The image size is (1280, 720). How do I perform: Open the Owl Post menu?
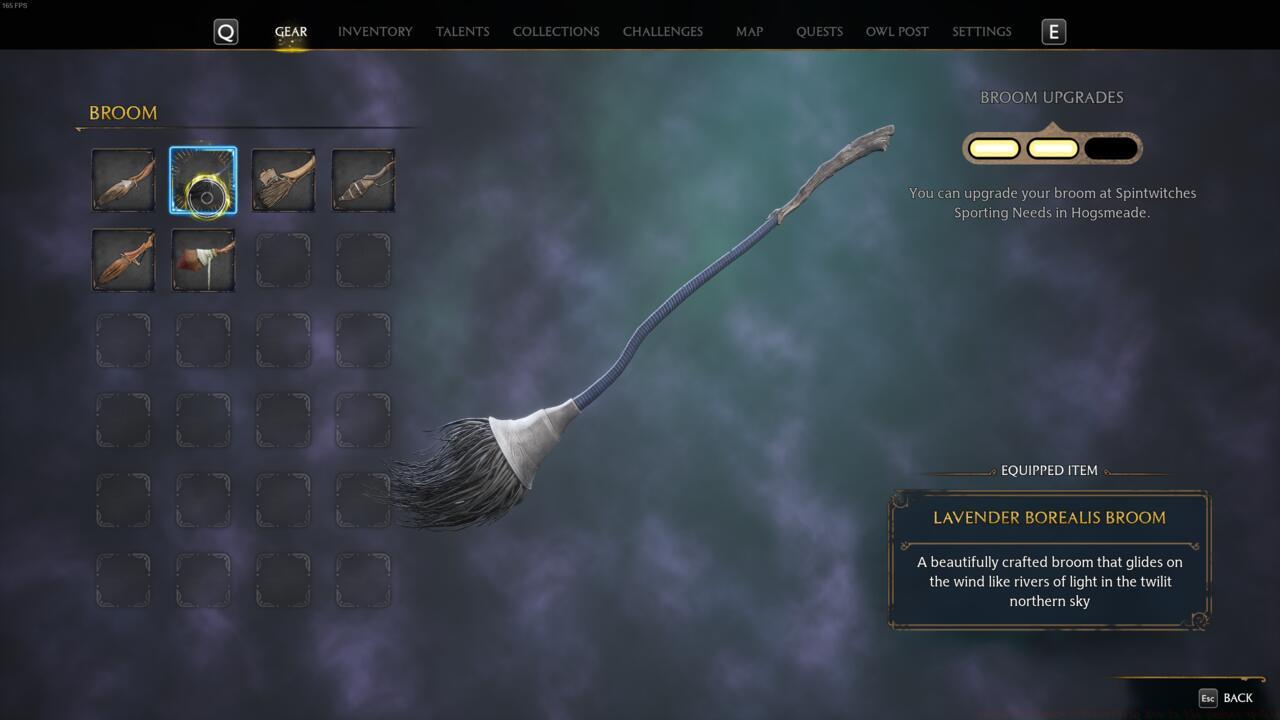point(896,31)
